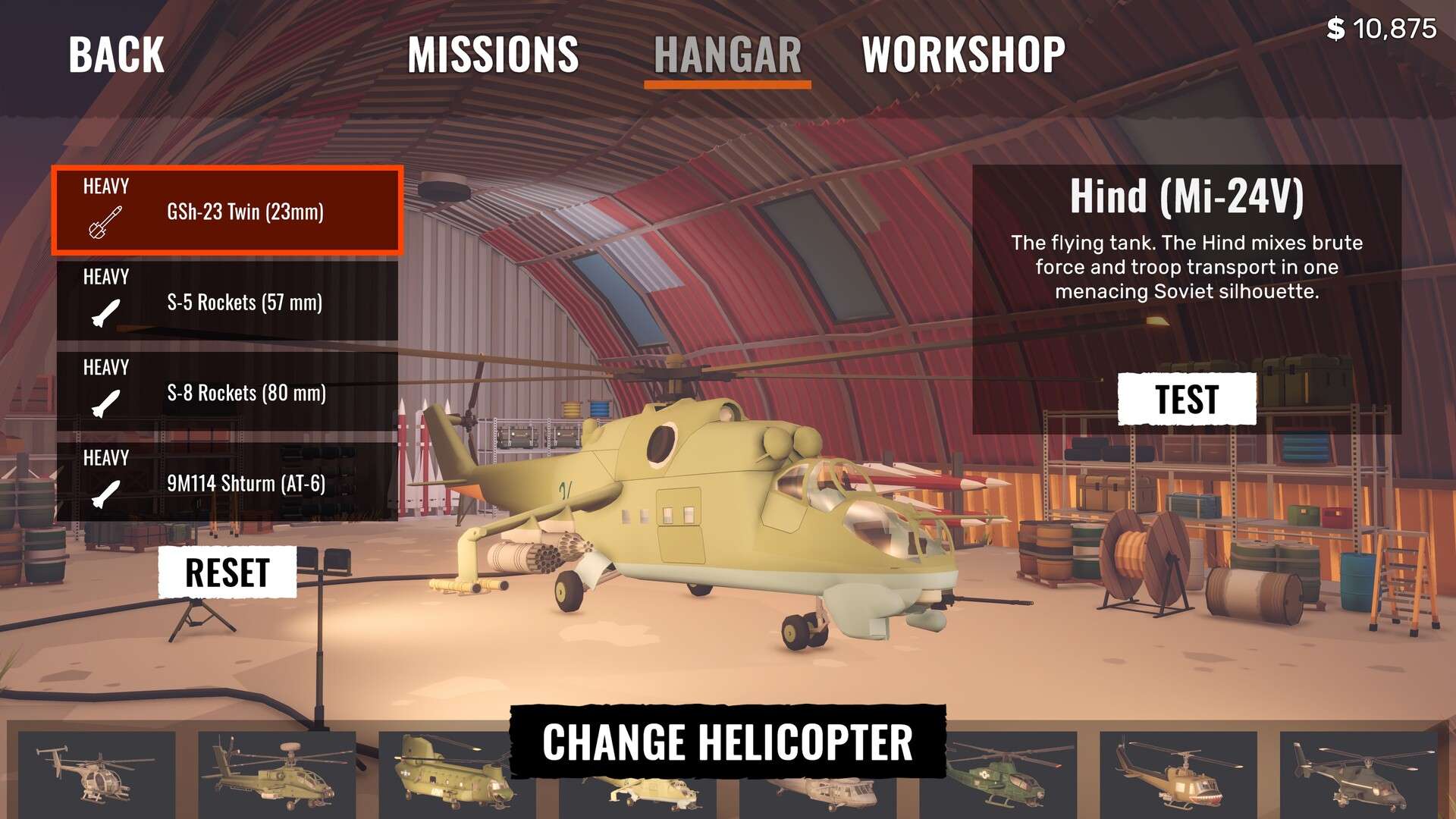1456x819 pixels.
Task: Select the dark grey helicopter thumbnail
Action: tap(1357, 775)
